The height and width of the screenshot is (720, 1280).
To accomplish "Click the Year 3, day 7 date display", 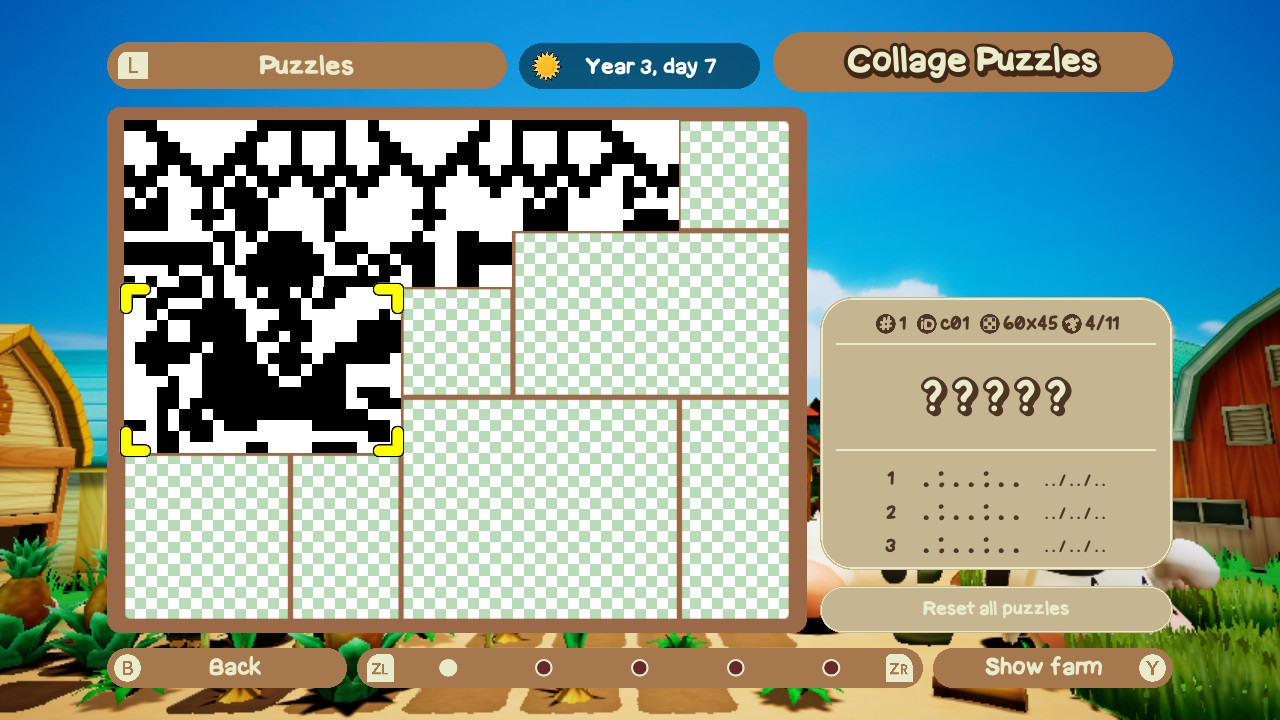I will pyautogui.click(x=640, y=65).
